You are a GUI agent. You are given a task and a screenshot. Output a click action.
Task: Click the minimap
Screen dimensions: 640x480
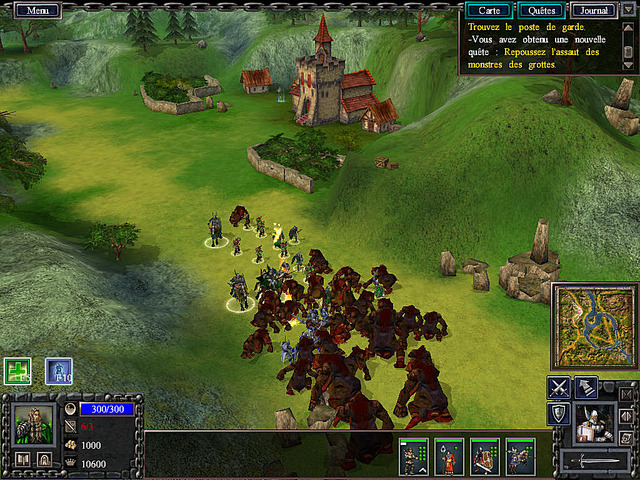pos(594,327)
